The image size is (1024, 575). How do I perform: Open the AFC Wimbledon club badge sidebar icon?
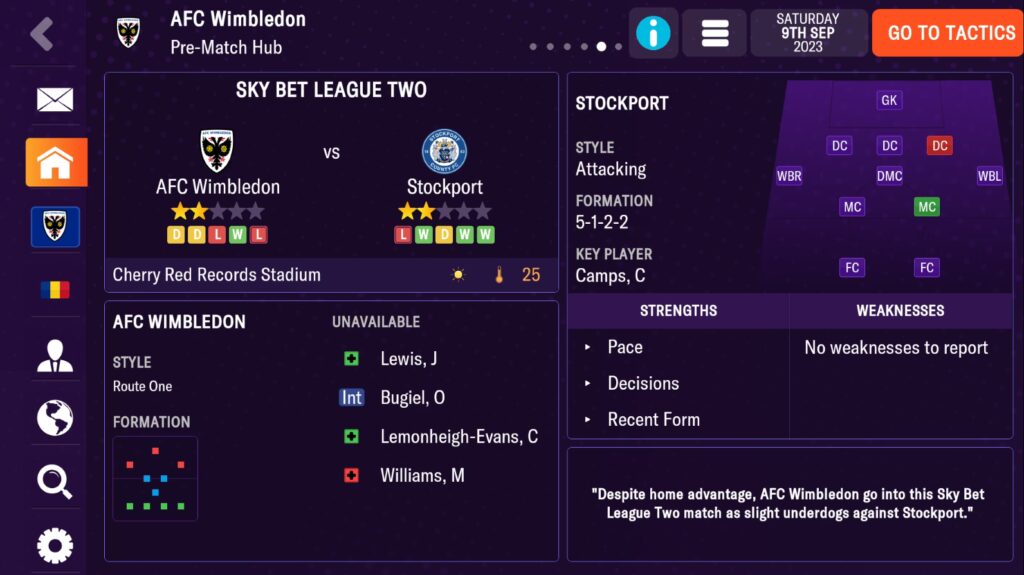[x=55, y=227]
